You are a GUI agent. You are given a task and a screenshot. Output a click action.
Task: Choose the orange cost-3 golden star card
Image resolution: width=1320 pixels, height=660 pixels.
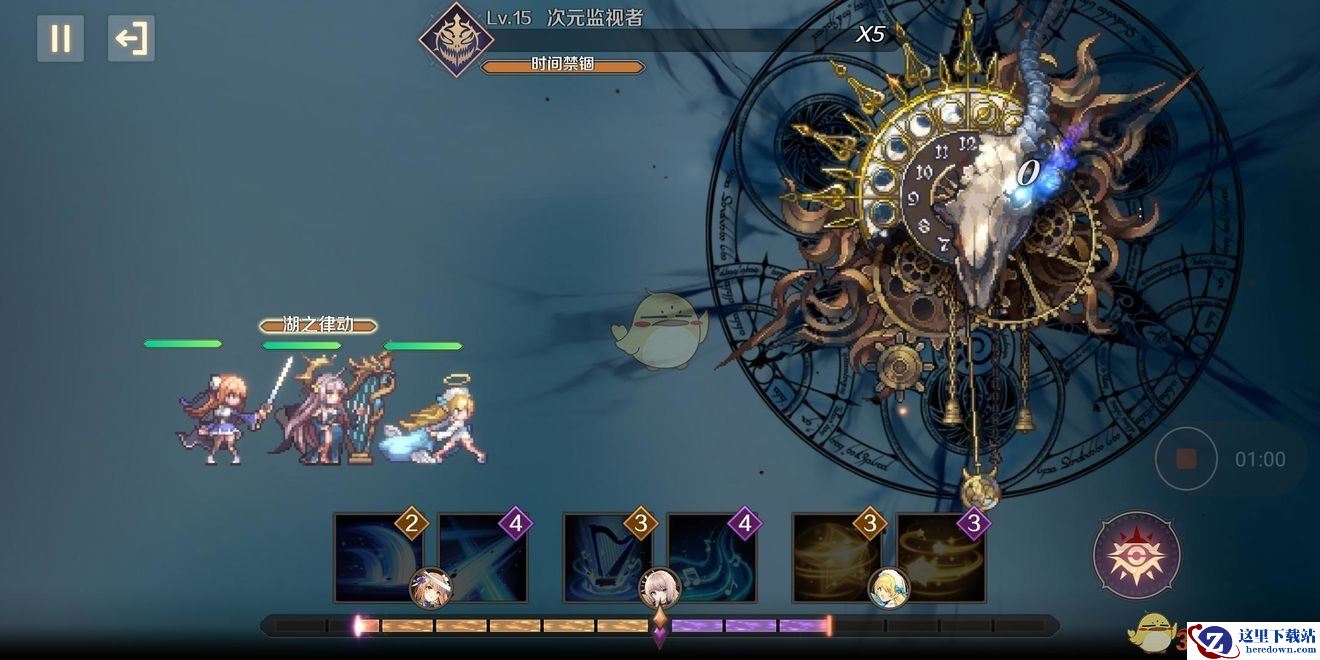[835, 558]
